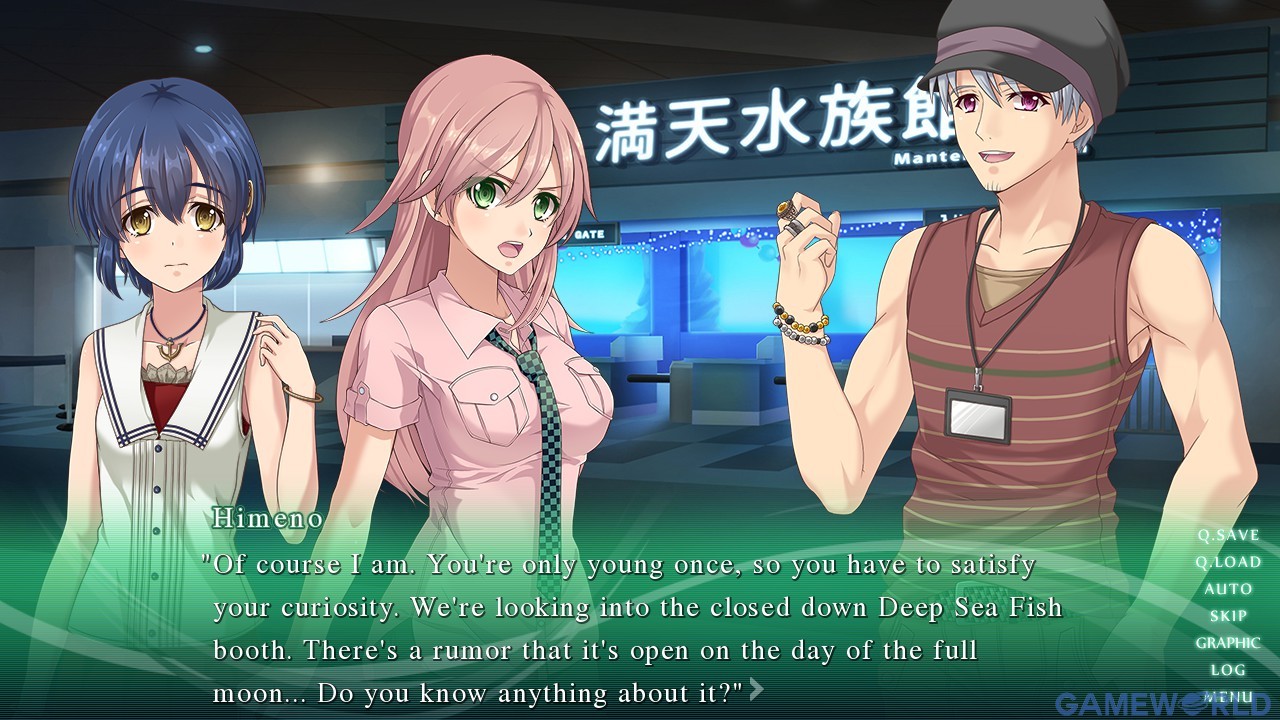Screen dimensions: 1280x720
Task: Quick save with Q.SAVE
Action: coord(1228,535)
